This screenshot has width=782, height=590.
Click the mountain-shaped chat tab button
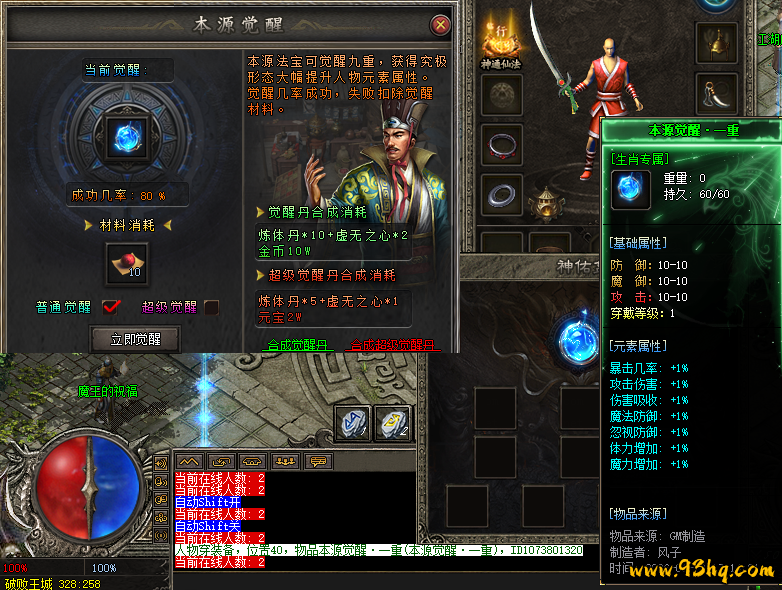[x=190, y=461]
